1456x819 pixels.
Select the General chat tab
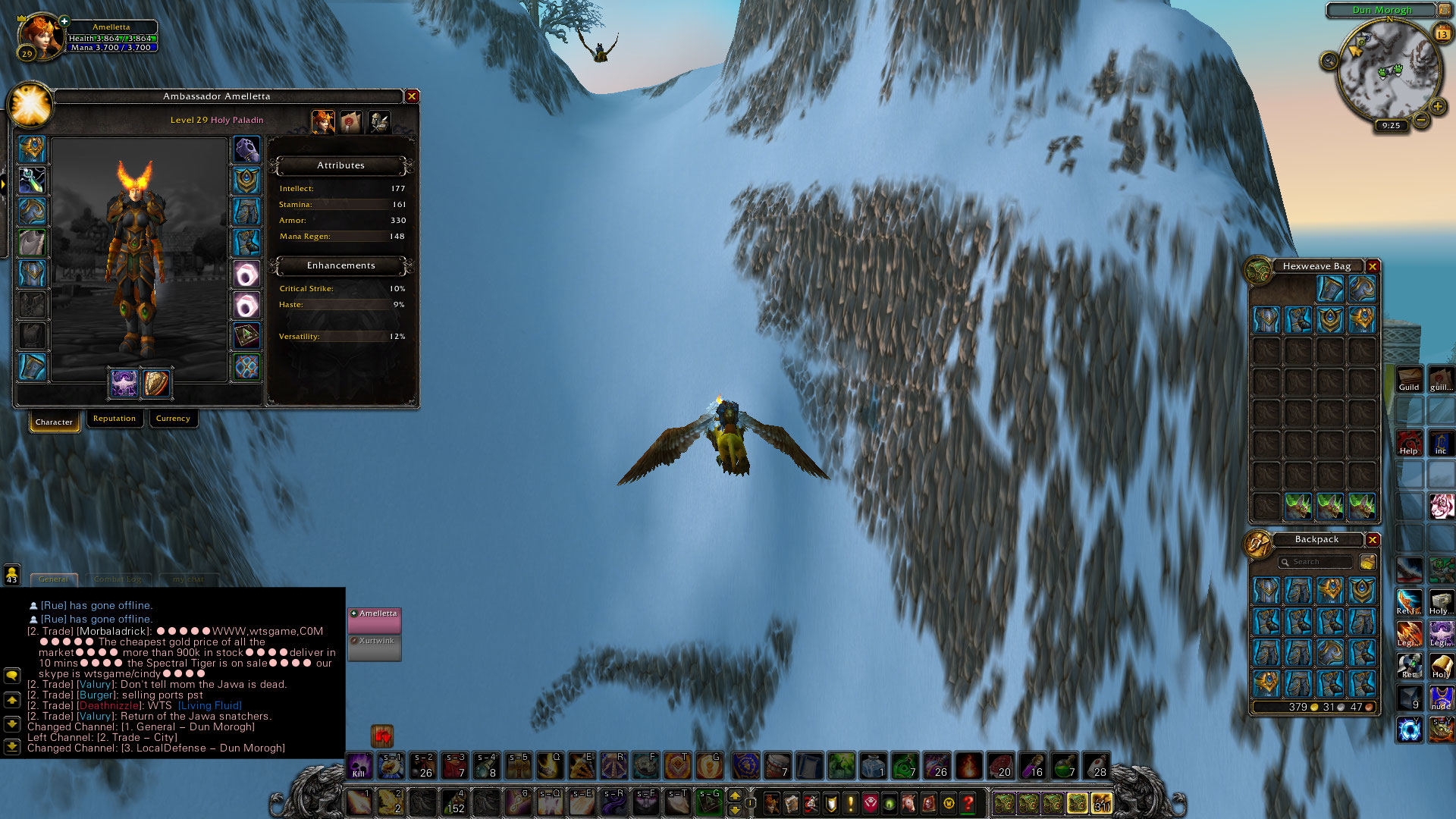pos(53,579)
